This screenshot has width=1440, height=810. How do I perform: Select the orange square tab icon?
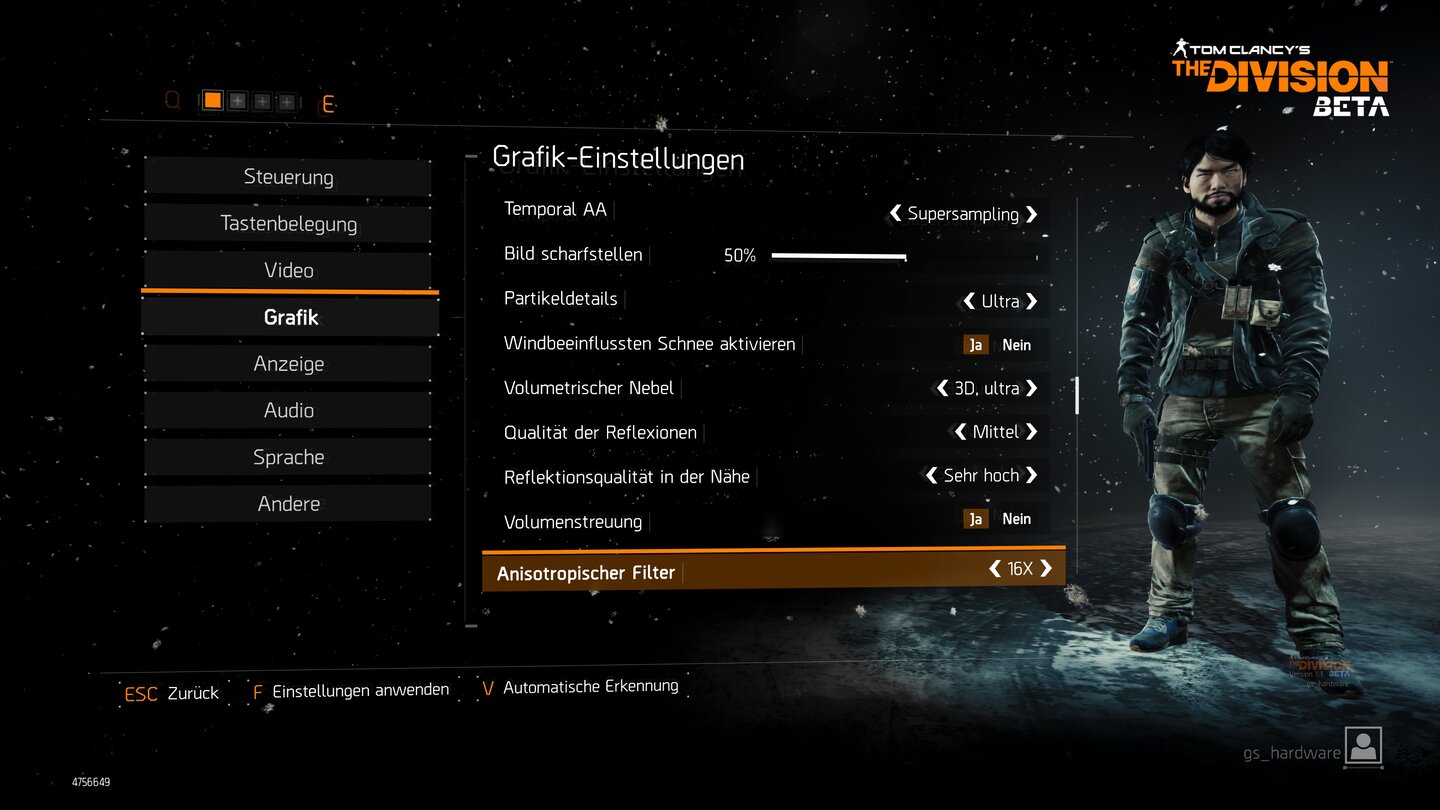coord(214,100)
